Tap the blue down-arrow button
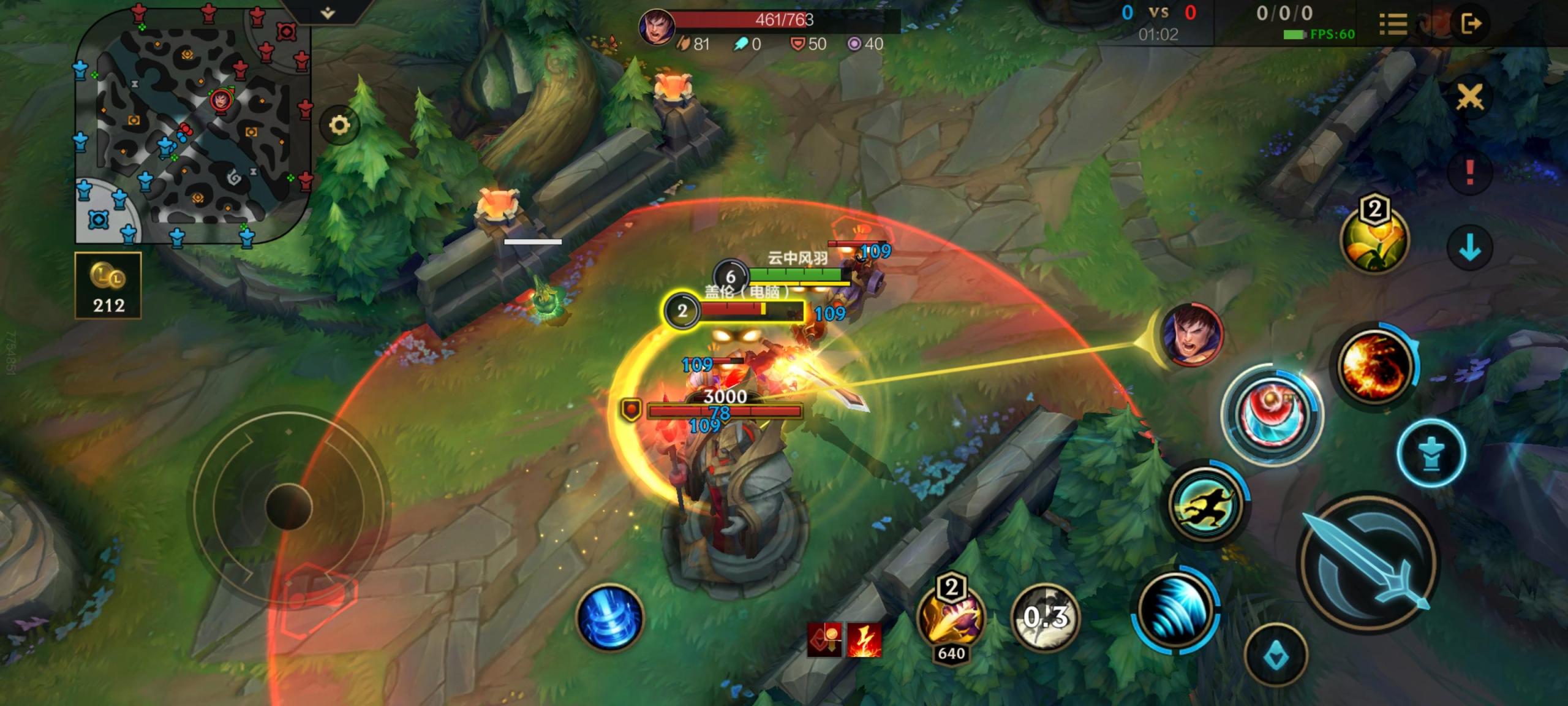Viewport: 1568px width, 706px height. point(1469,248)
